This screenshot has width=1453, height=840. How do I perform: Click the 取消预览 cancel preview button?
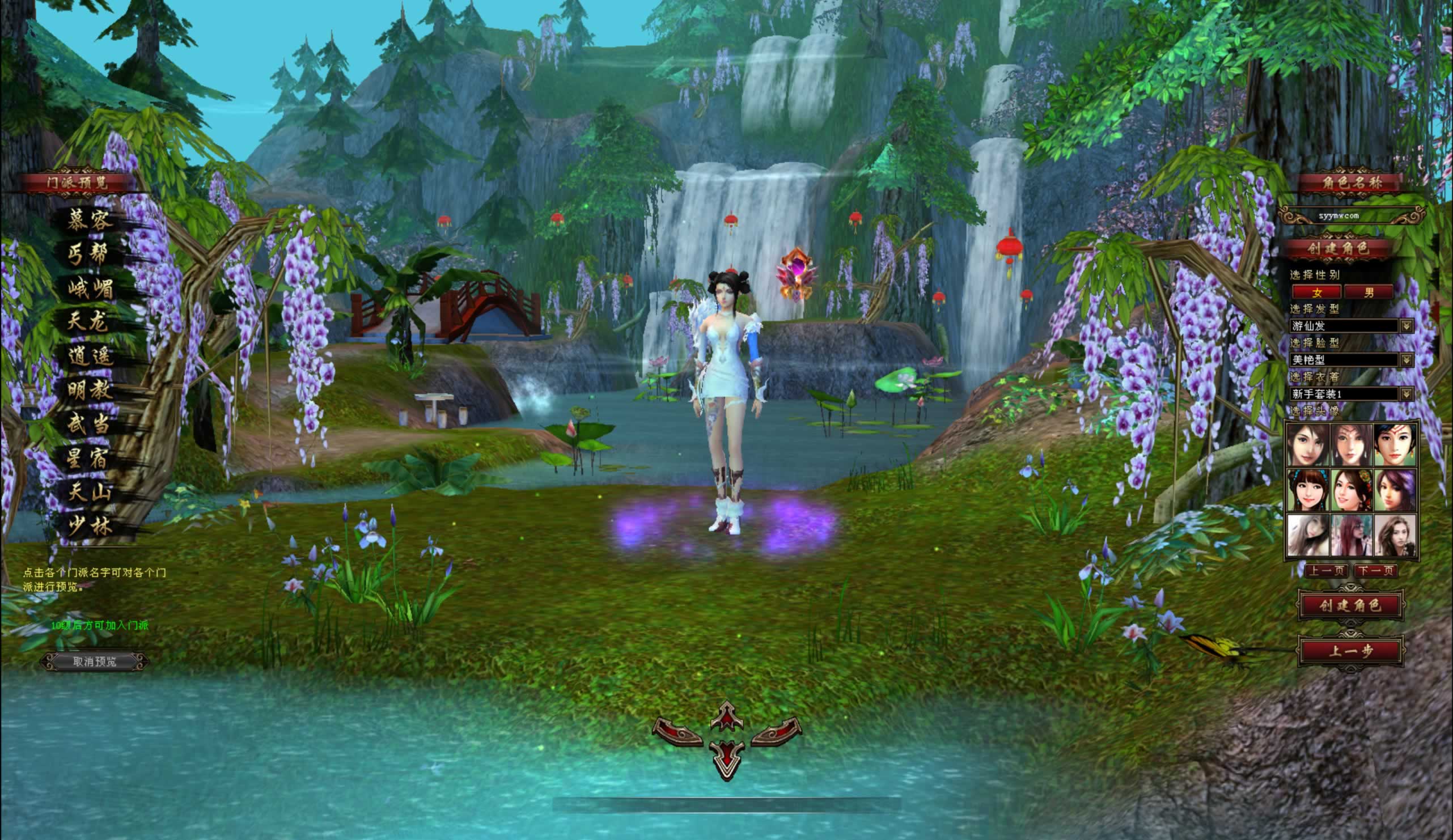95,661
